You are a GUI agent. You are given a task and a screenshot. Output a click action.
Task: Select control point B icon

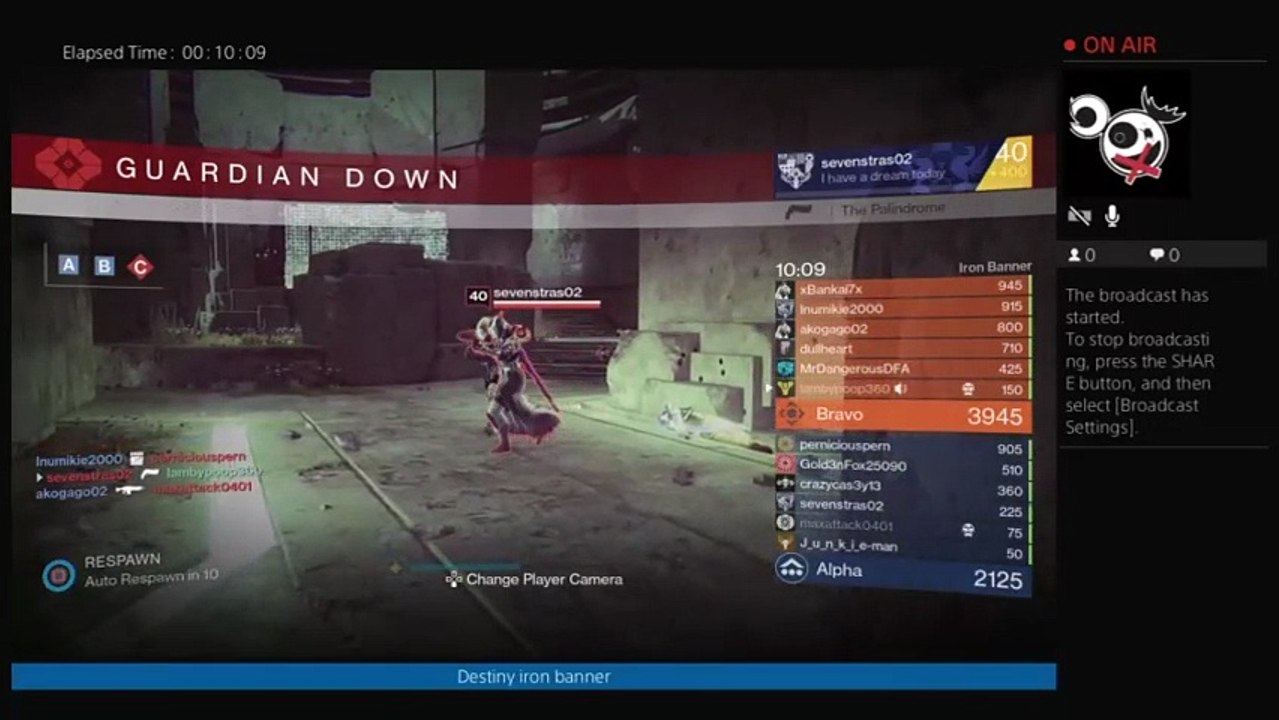(x=104, y=266)
